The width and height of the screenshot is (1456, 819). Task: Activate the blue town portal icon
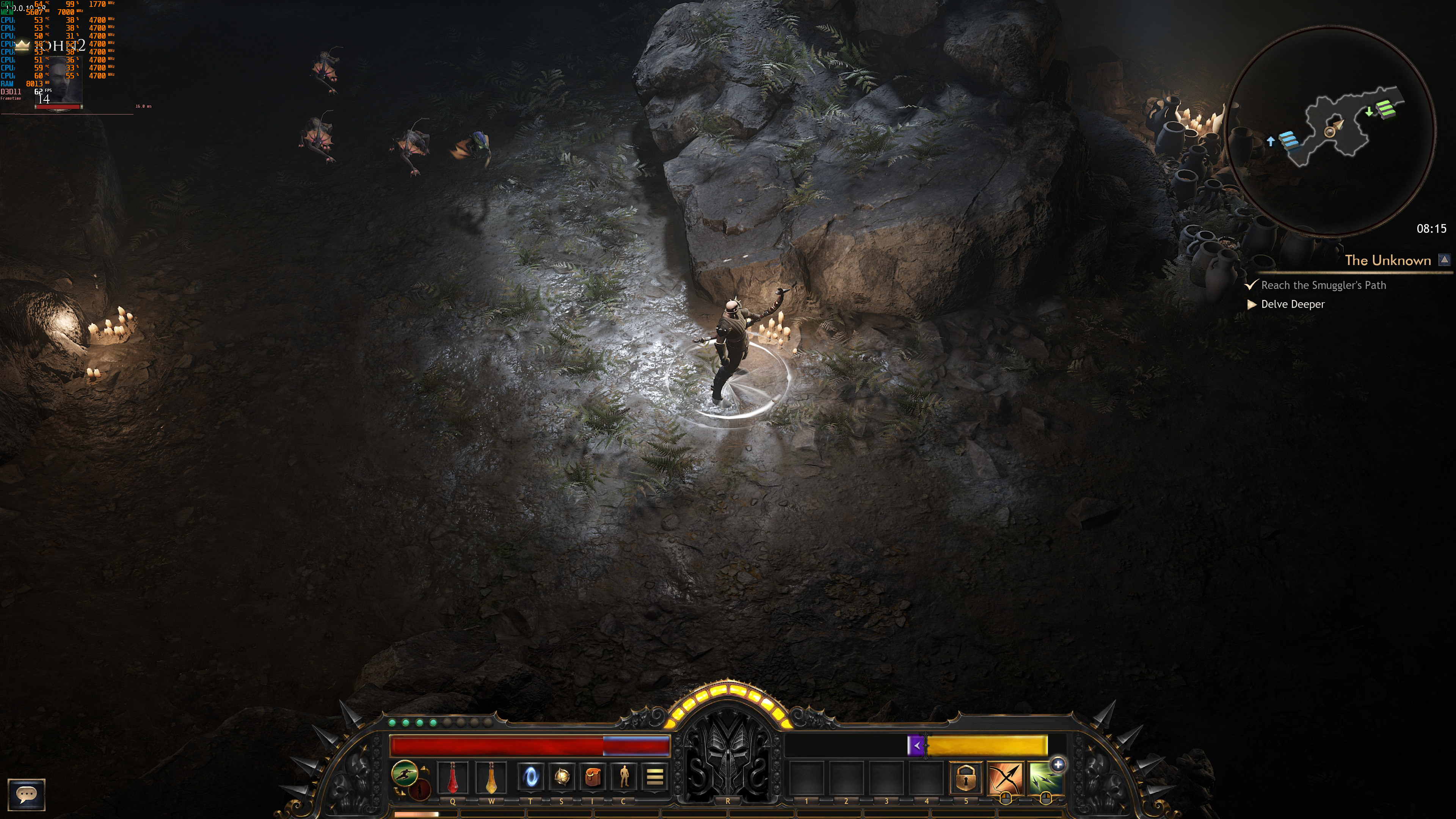tap(531, 778)
